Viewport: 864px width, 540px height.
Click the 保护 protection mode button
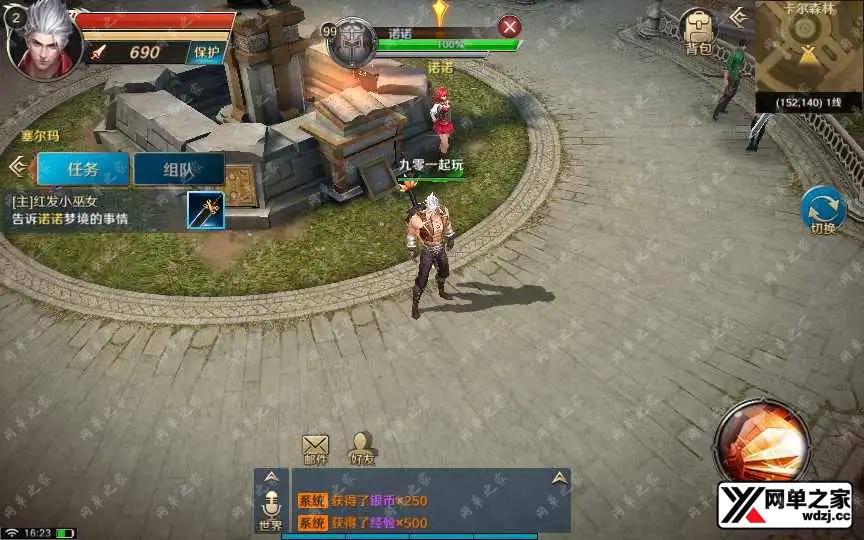click(x=208, y=52)
